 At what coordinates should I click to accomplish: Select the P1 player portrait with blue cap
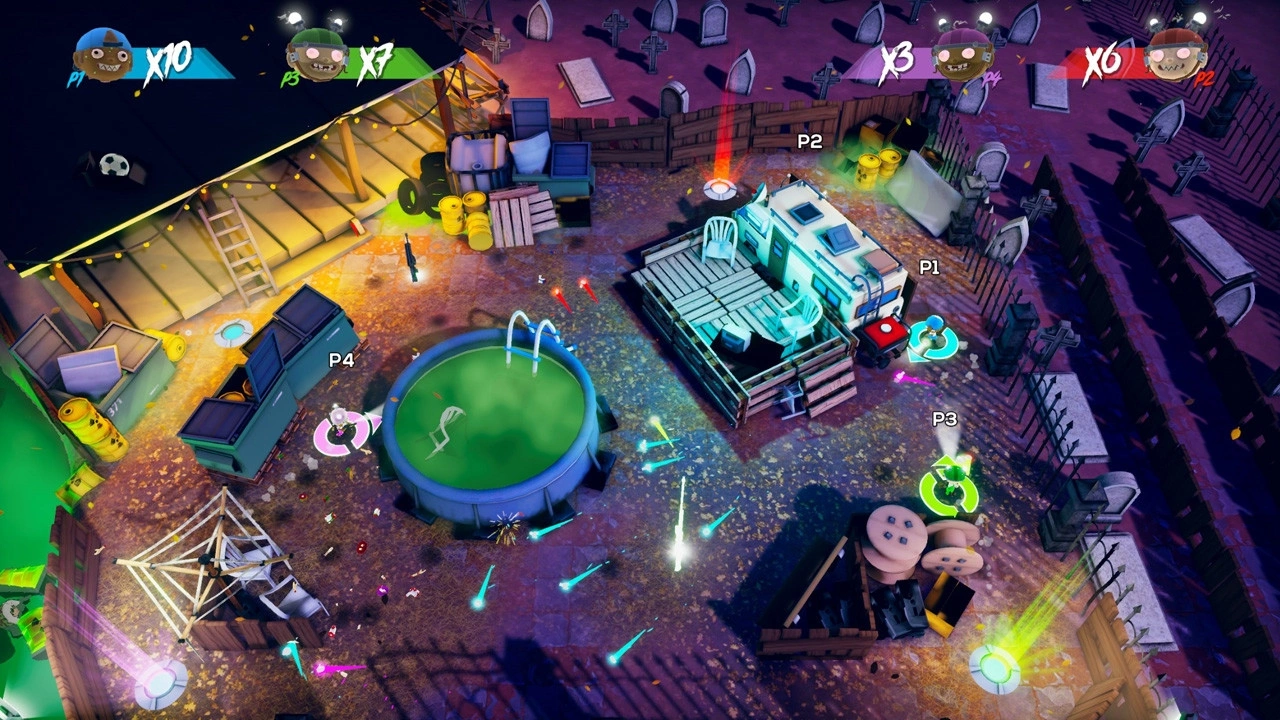coord(103,55)
